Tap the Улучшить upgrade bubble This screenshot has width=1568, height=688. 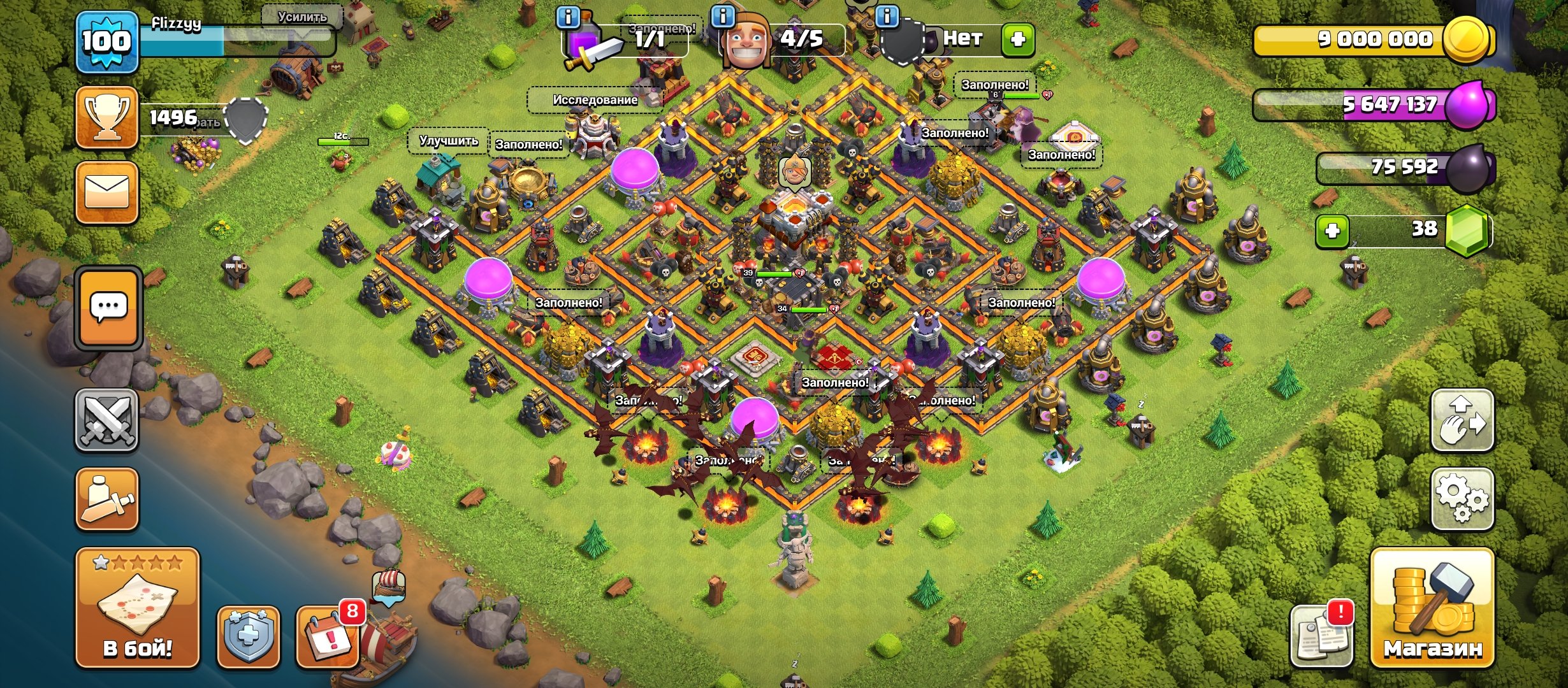tap(449, 141)
